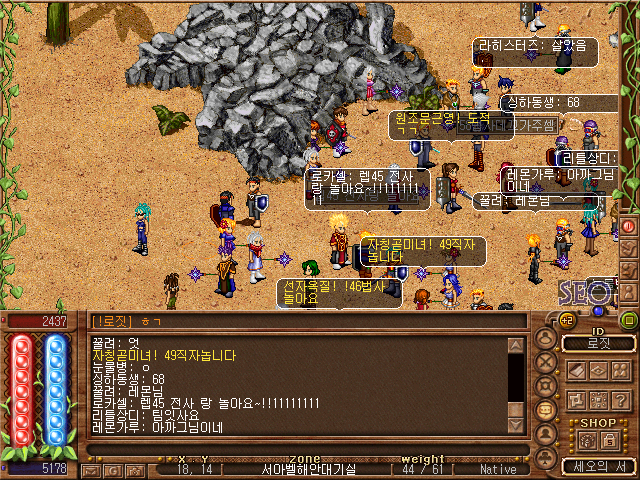
Task: Open the chat bubble round button
Action: (x=546, y=409)
